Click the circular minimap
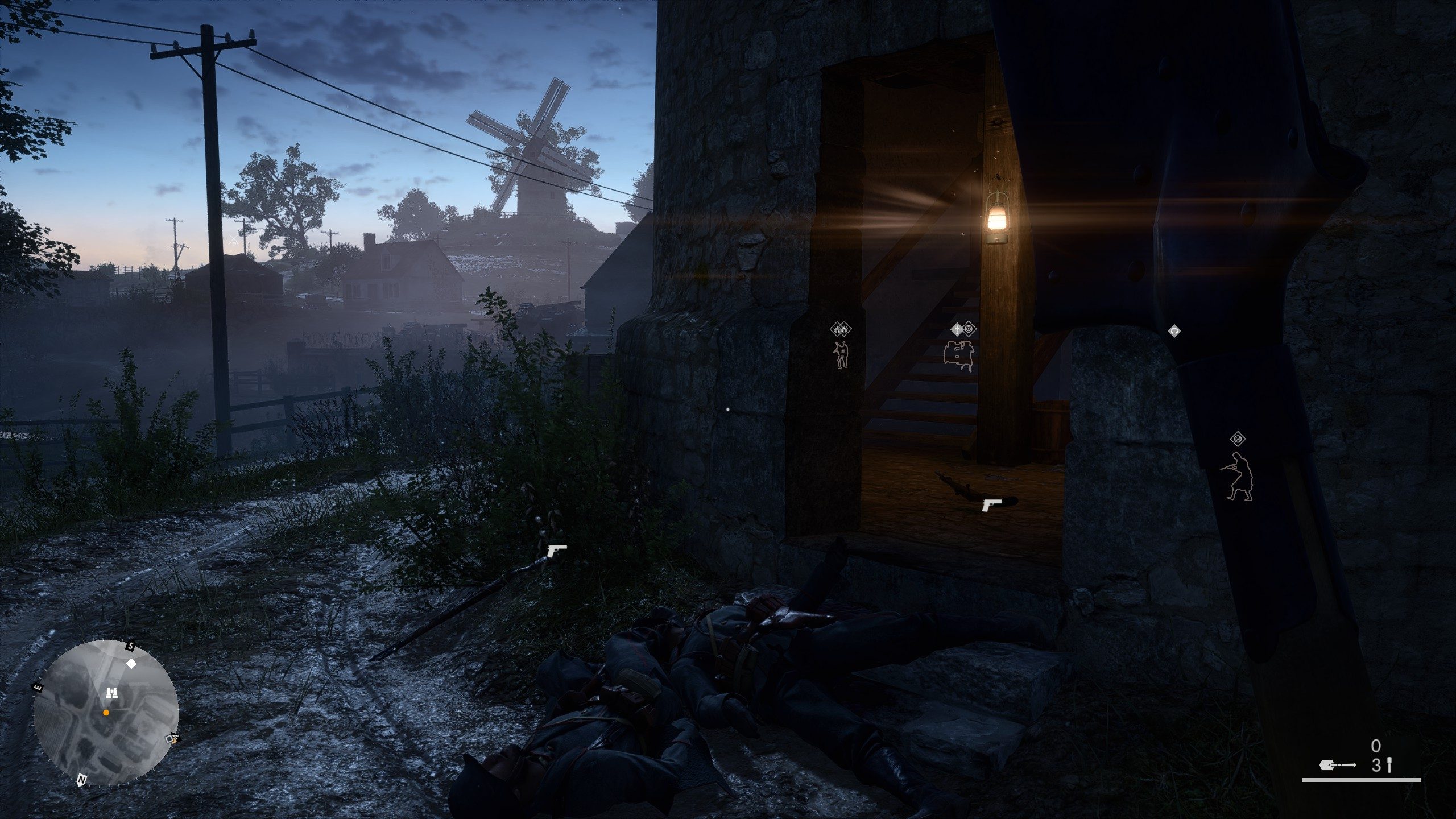 (106, 712)
